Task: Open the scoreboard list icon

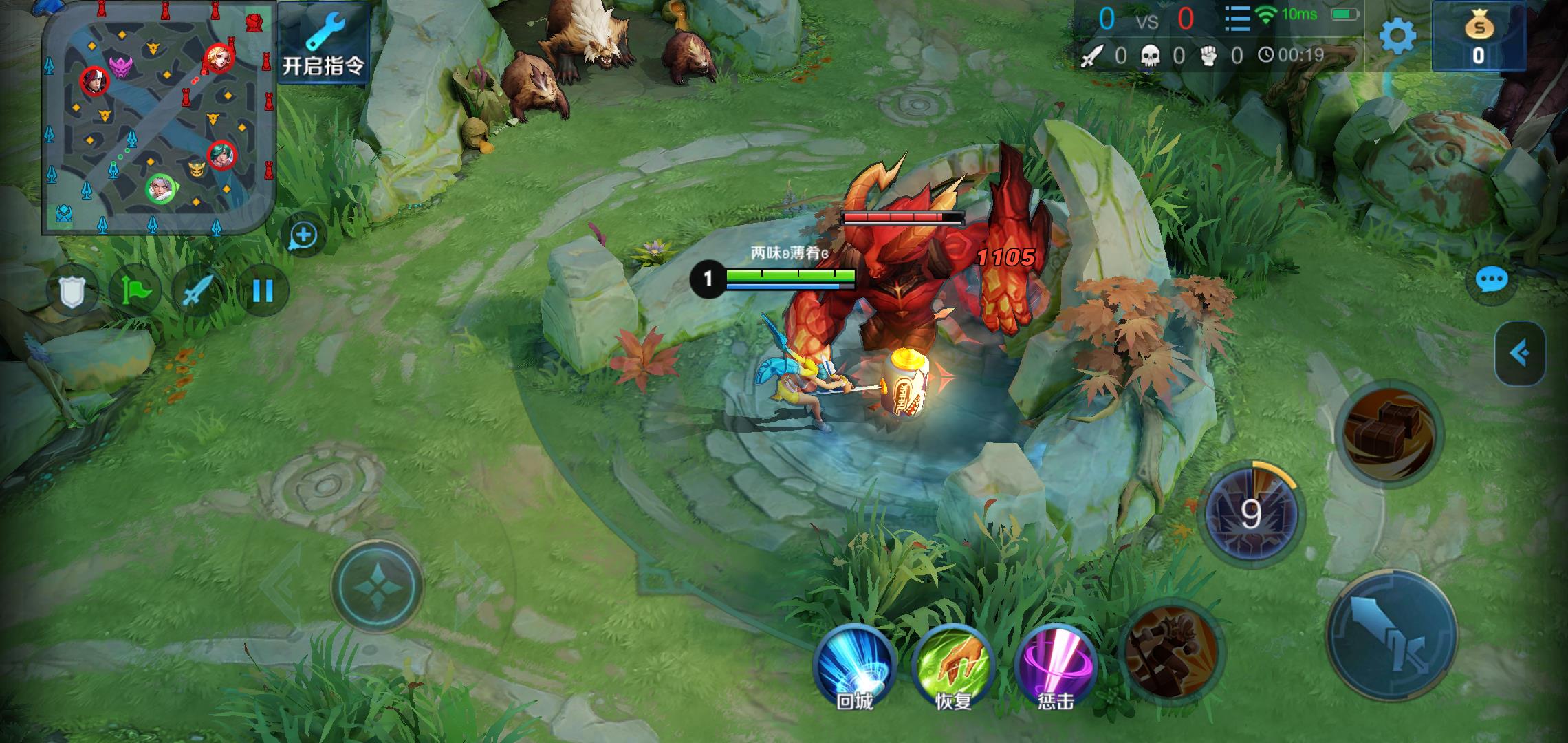Action: point(1237,19)
